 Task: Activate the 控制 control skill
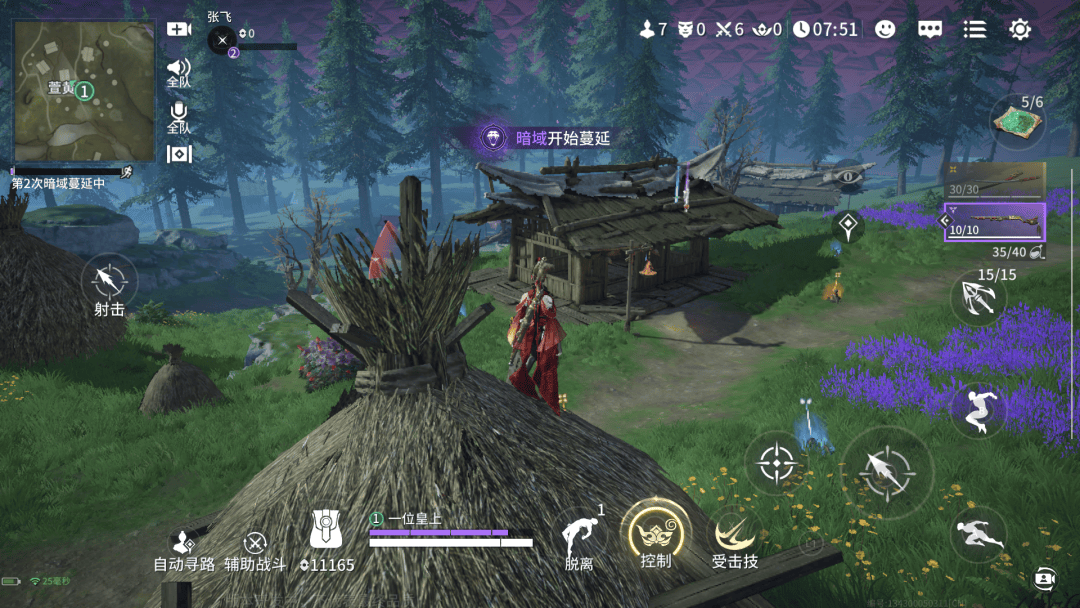point(656,533)
